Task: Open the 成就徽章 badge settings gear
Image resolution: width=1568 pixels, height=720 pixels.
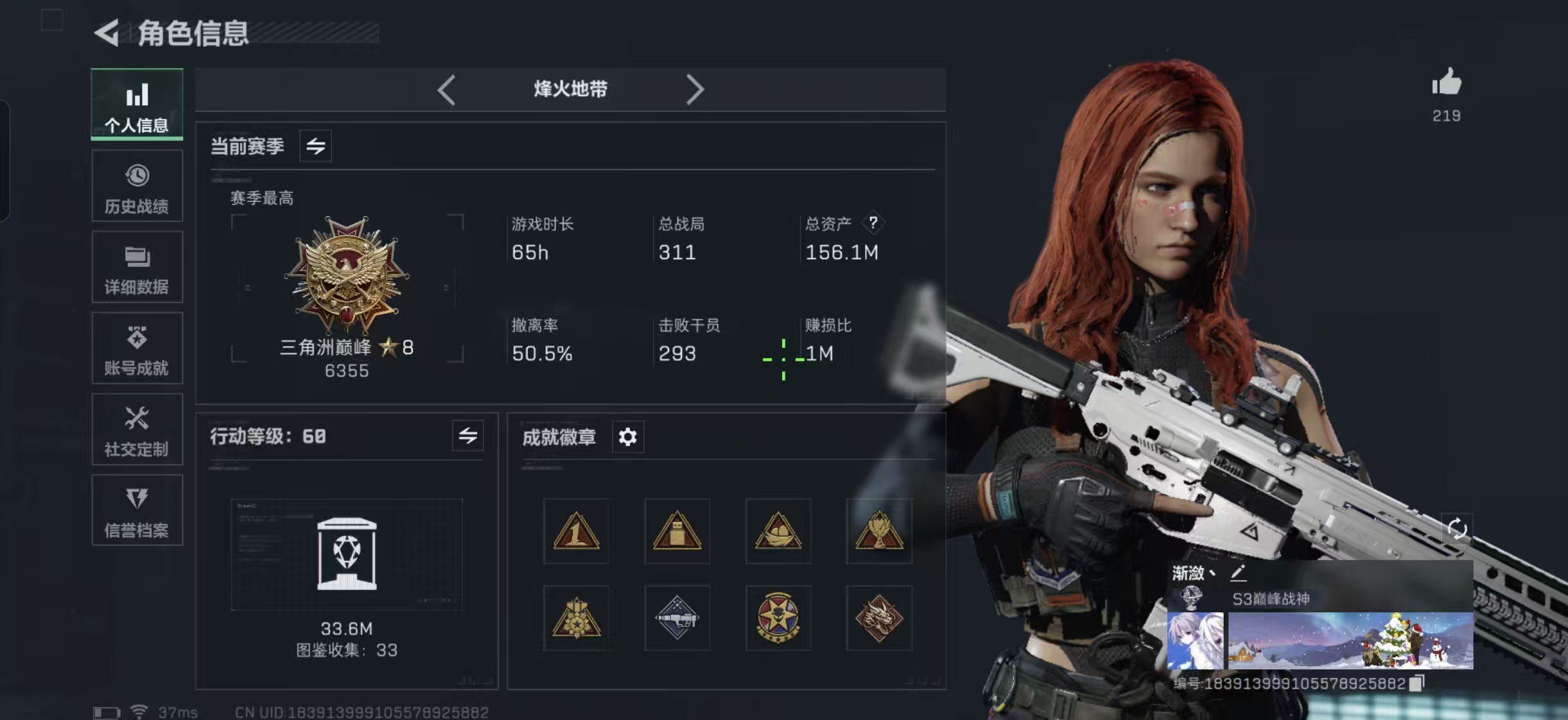Action: coord(628,436)
